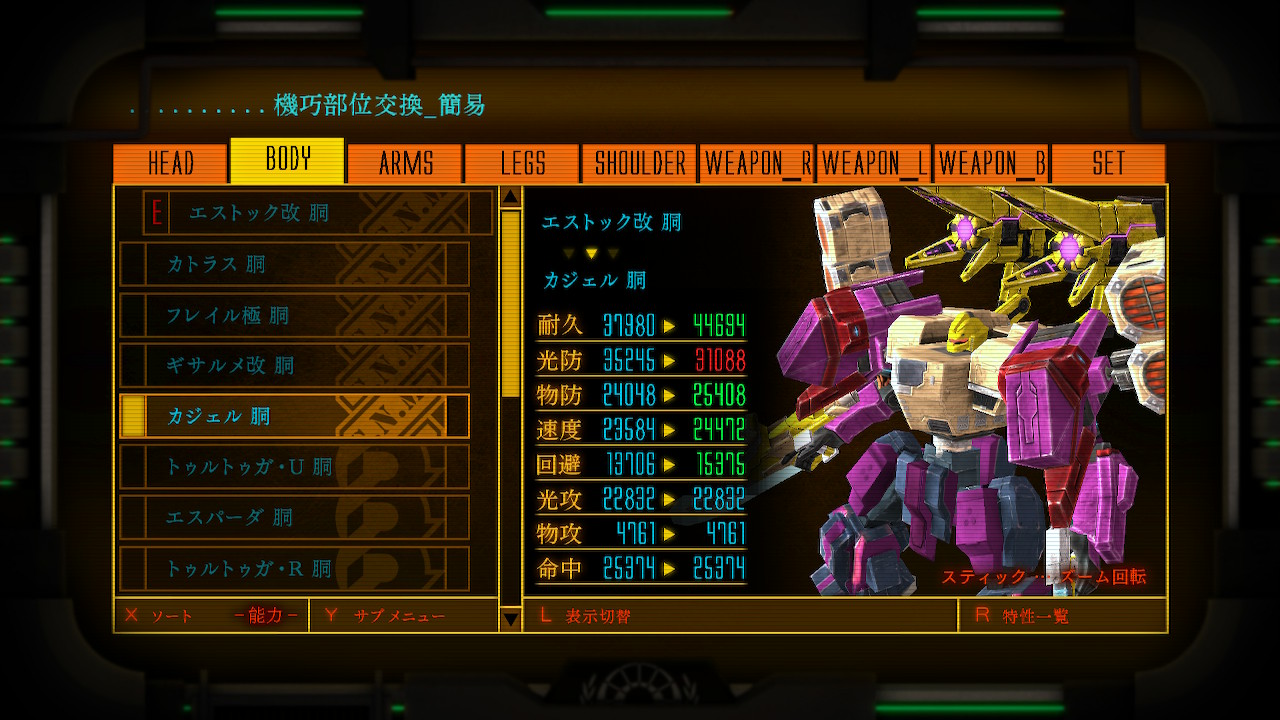The width and height of the screenshot is (1280, 720).
Task: Select エスパーダ 胴 from the list
Action: coord(294,518)
